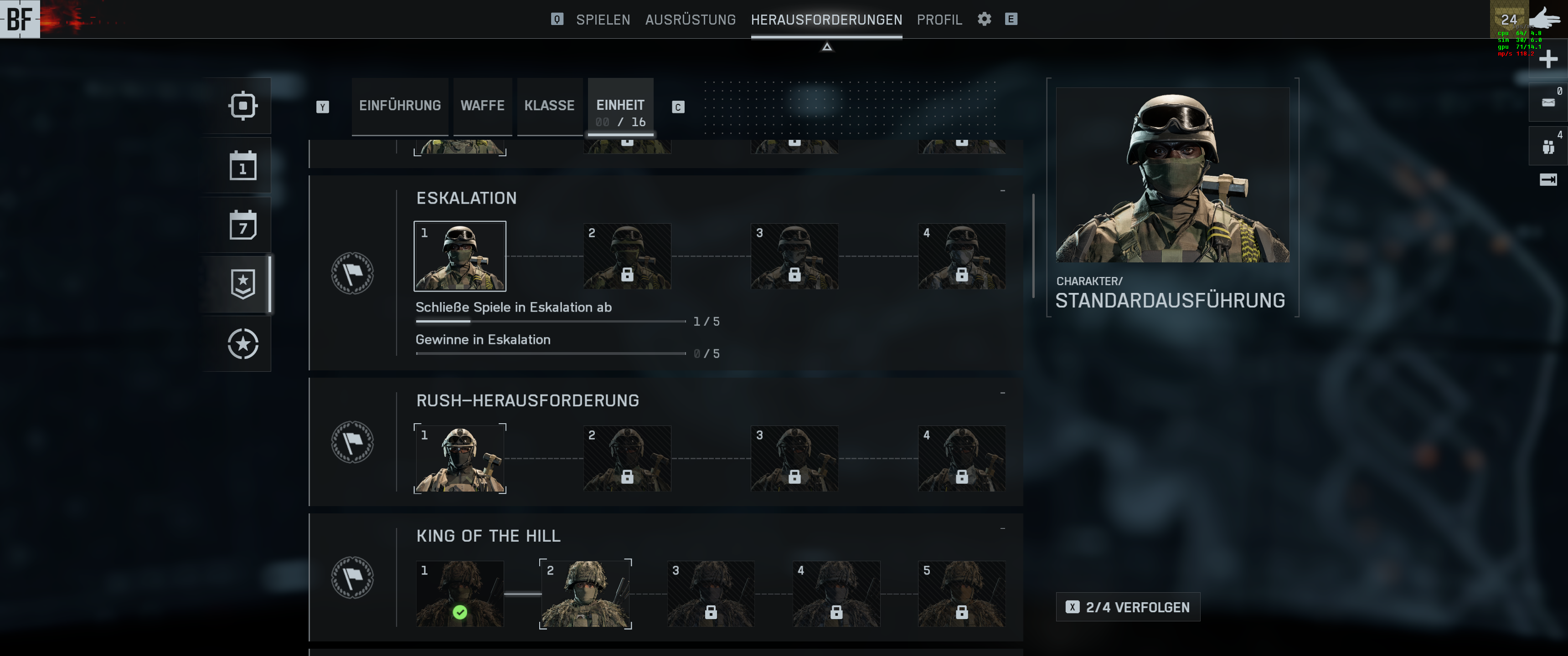Select completed King of the Hill tier 1
The height and width of the screenshot is (656, 1568).
tap(459, 594)
